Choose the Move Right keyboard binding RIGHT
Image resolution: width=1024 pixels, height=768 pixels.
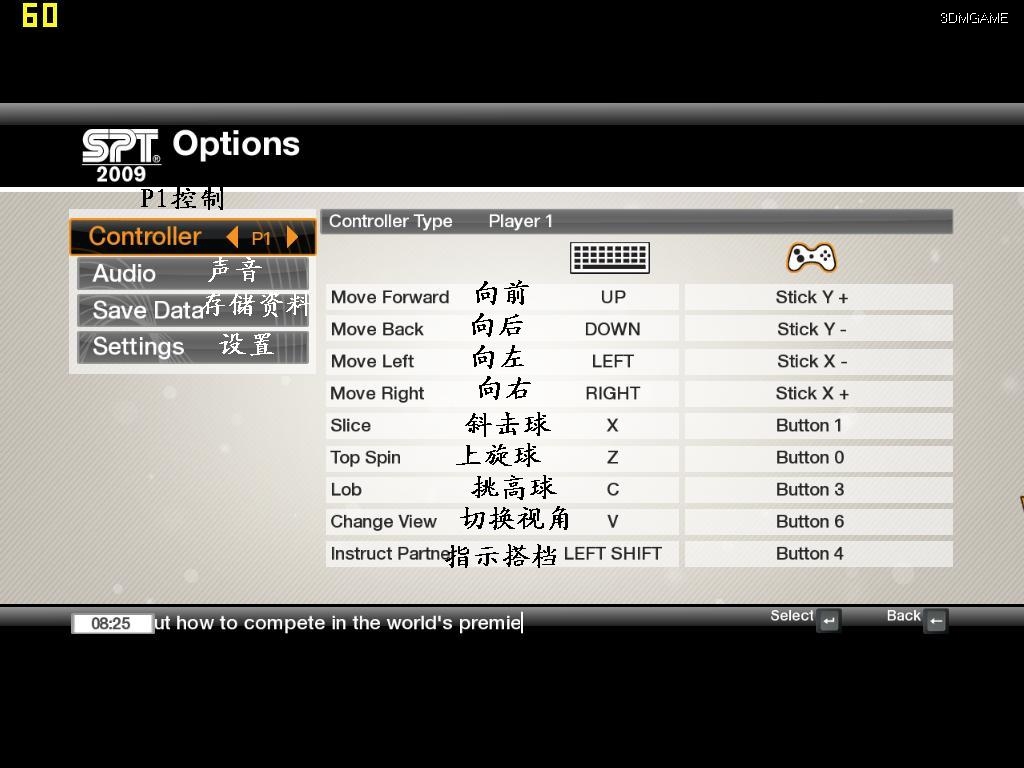pyautogui.click(x=613, y=393)
